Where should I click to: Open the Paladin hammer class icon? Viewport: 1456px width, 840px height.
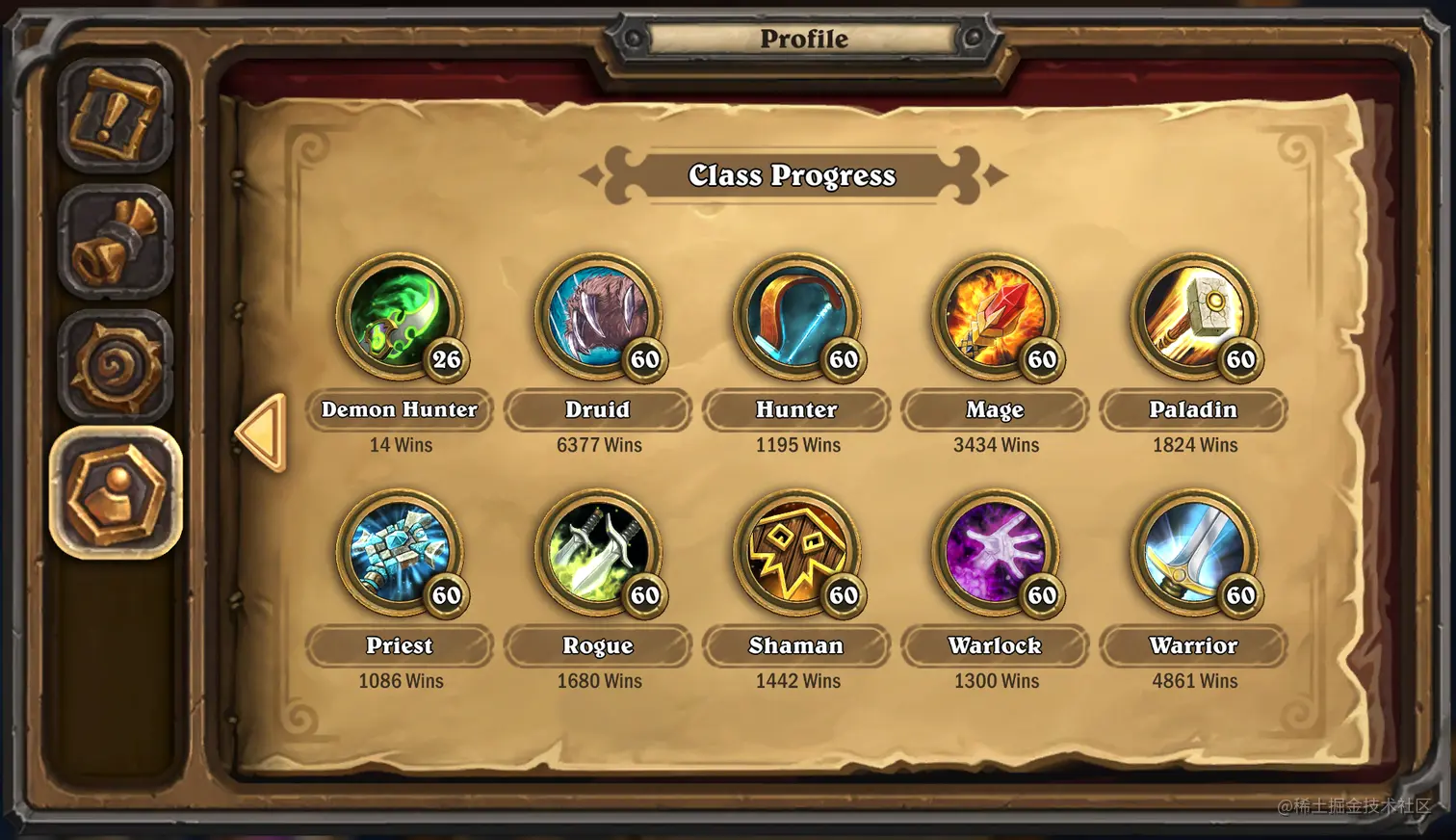(1192, 315)
